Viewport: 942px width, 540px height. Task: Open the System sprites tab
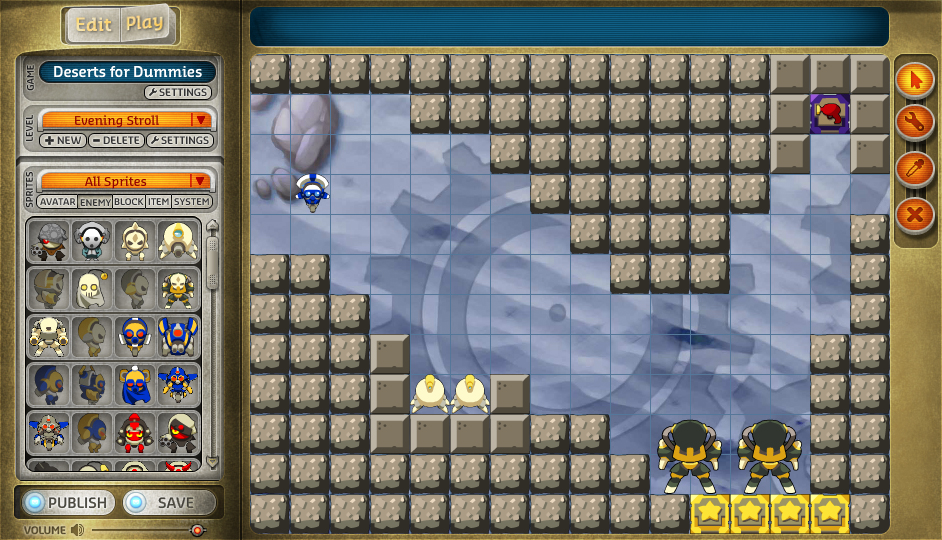click(x=191, y=202)
